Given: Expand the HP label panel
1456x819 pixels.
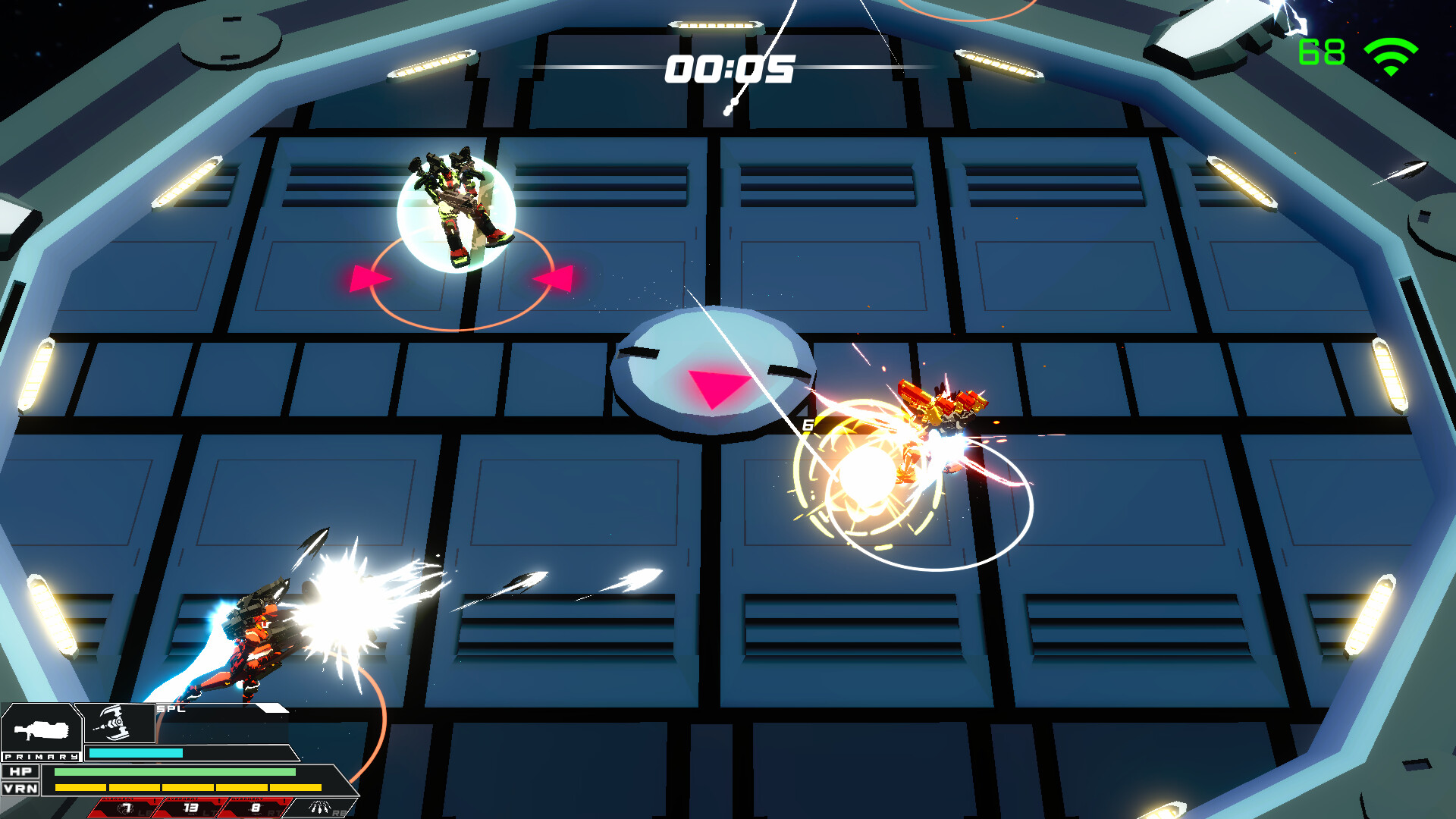Looking at the screenshot, I should click(21, 771).
